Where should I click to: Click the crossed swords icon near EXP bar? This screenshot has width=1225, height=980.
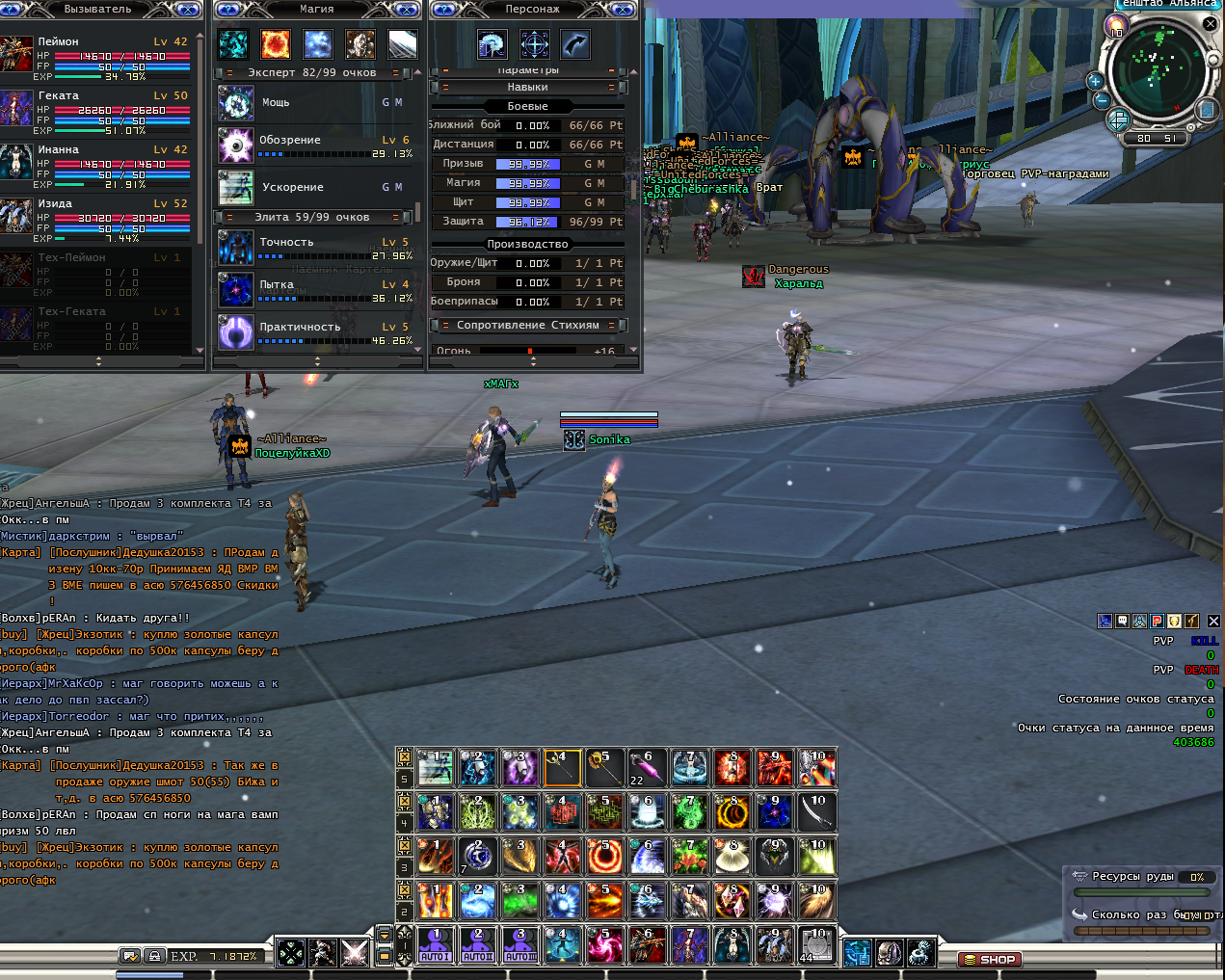pyautogui.click(x=355, y=953)
